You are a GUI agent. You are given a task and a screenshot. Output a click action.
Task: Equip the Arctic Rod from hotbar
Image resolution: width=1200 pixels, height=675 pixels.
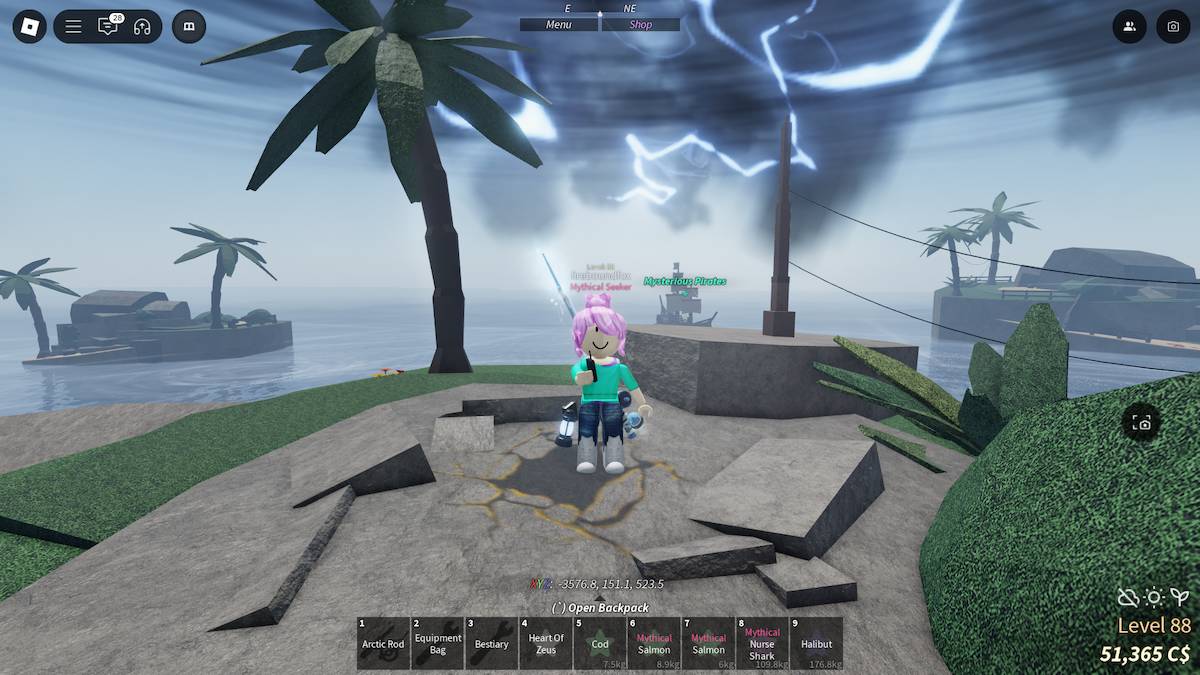click(383, 643)
